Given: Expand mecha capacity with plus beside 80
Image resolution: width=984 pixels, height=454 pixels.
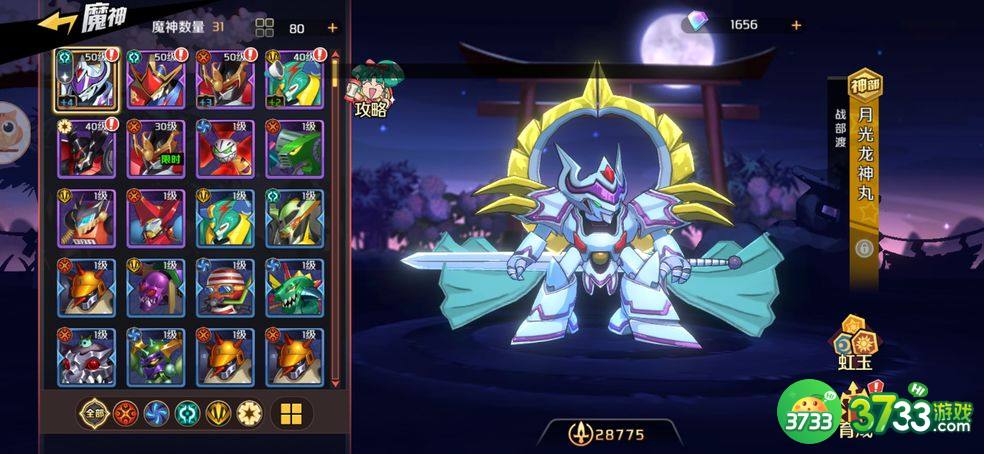Looking at the screenshot, I should [332, 28].
